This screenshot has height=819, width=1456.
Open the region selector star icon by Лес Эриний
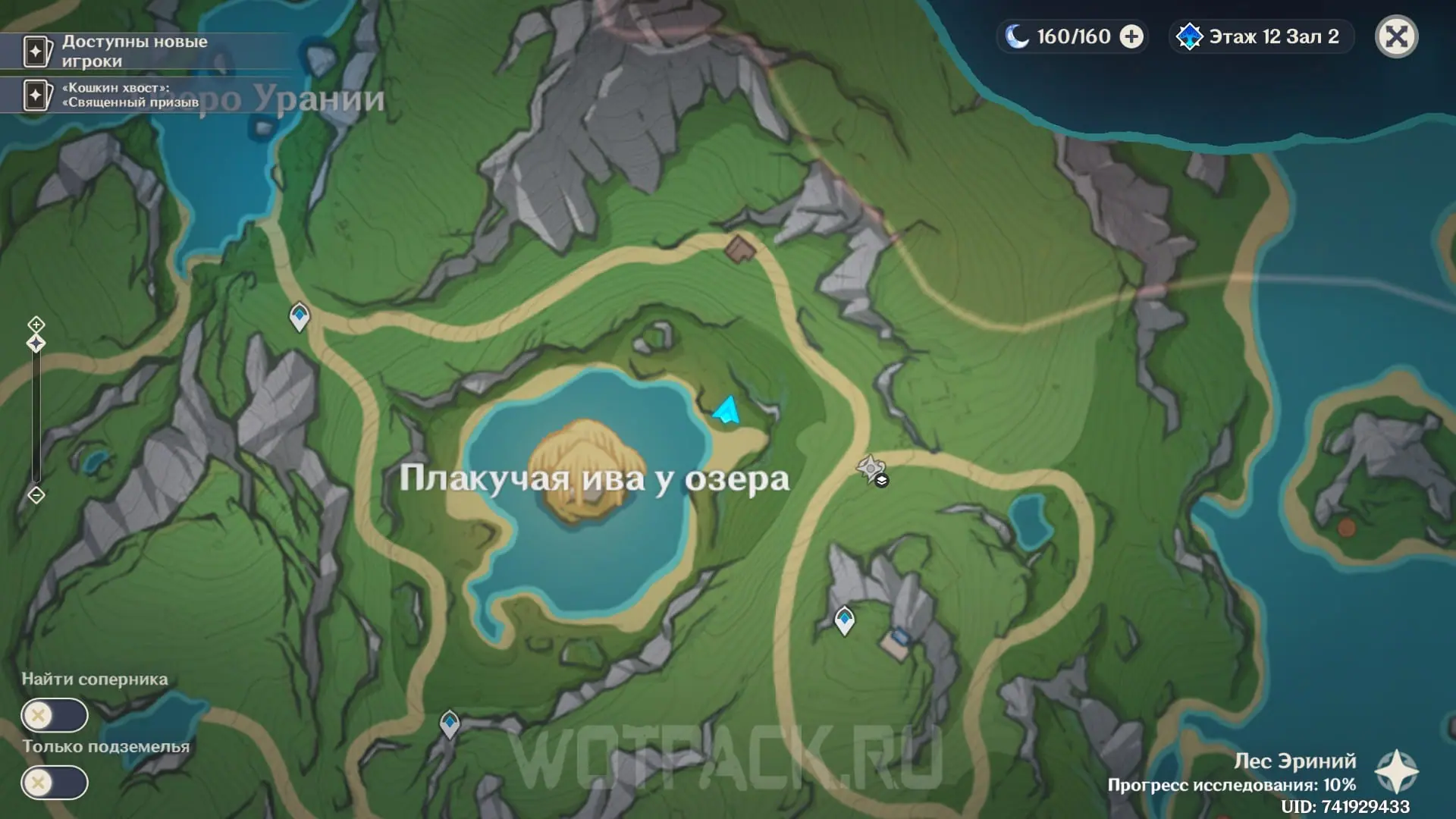click(1396, 772)
